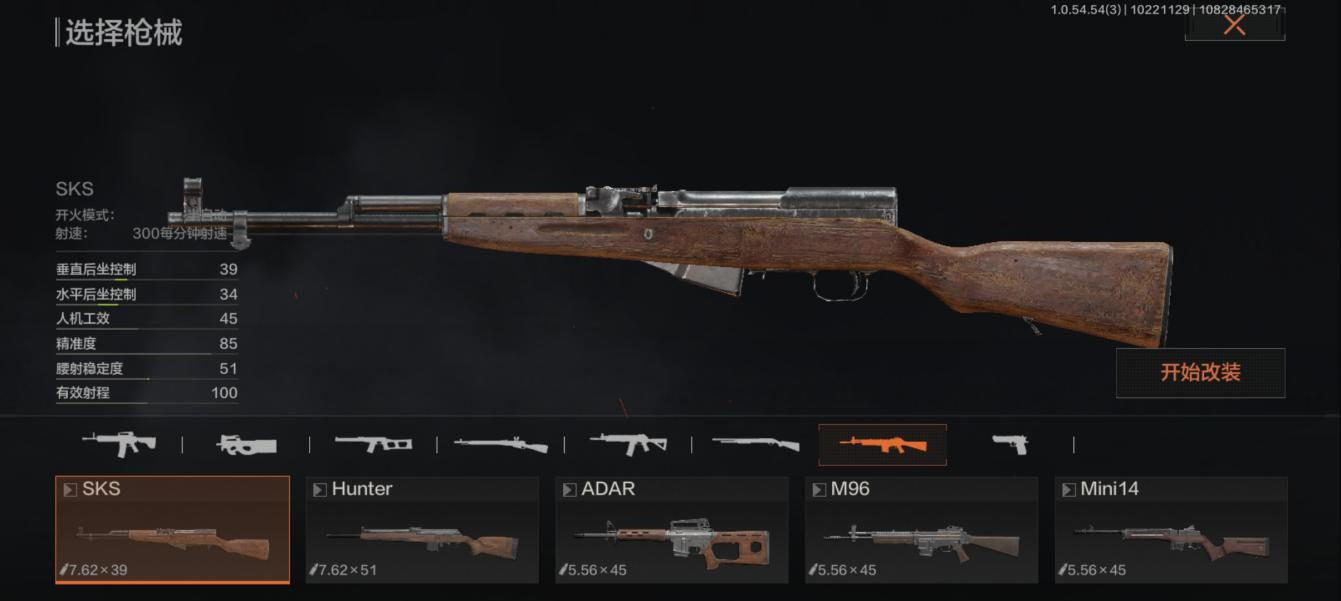This screenshot has height=601, width=1341.
Task: Select the highlighted orange rifle category tab
Action: click(882, 444)
